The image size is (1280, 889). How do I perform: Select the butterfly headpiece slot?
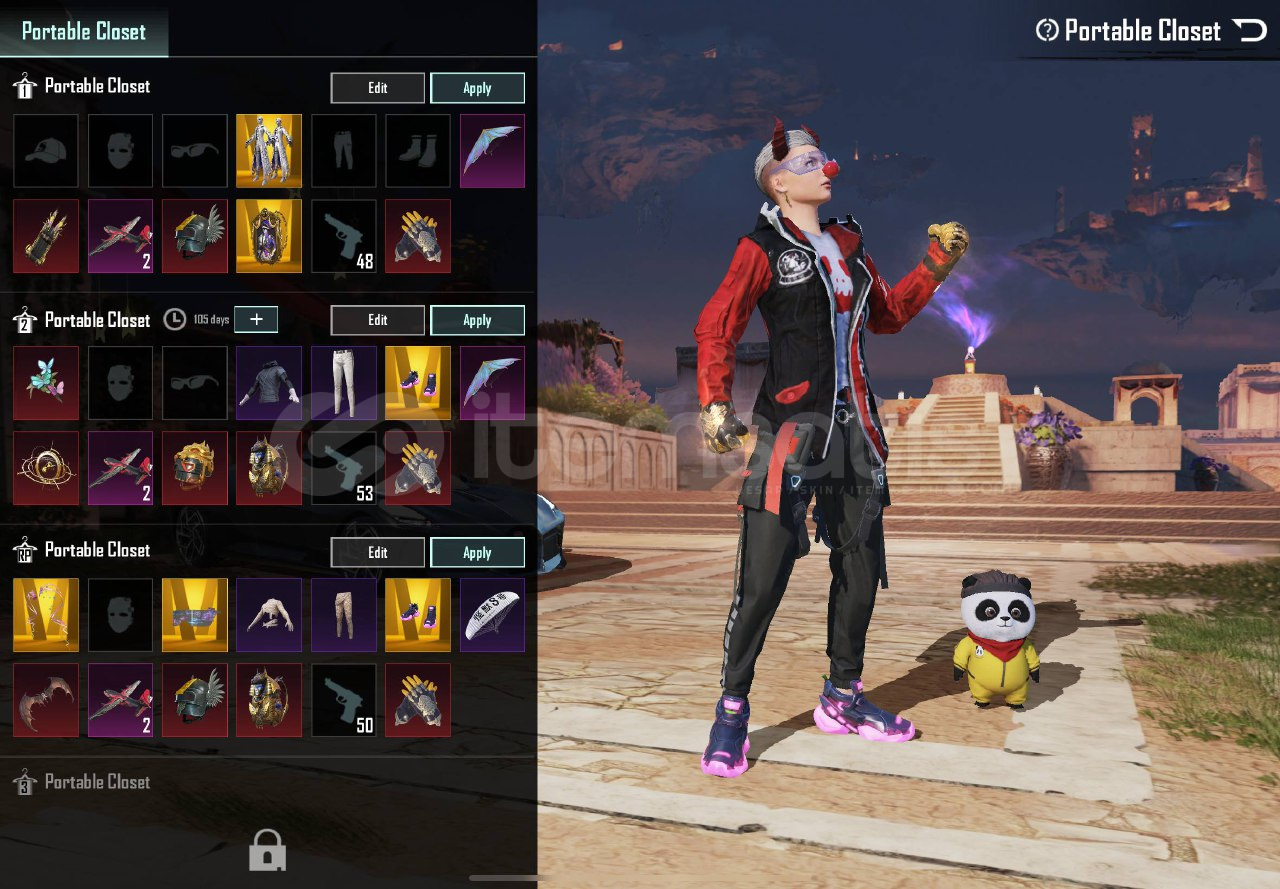click(46, 383)
